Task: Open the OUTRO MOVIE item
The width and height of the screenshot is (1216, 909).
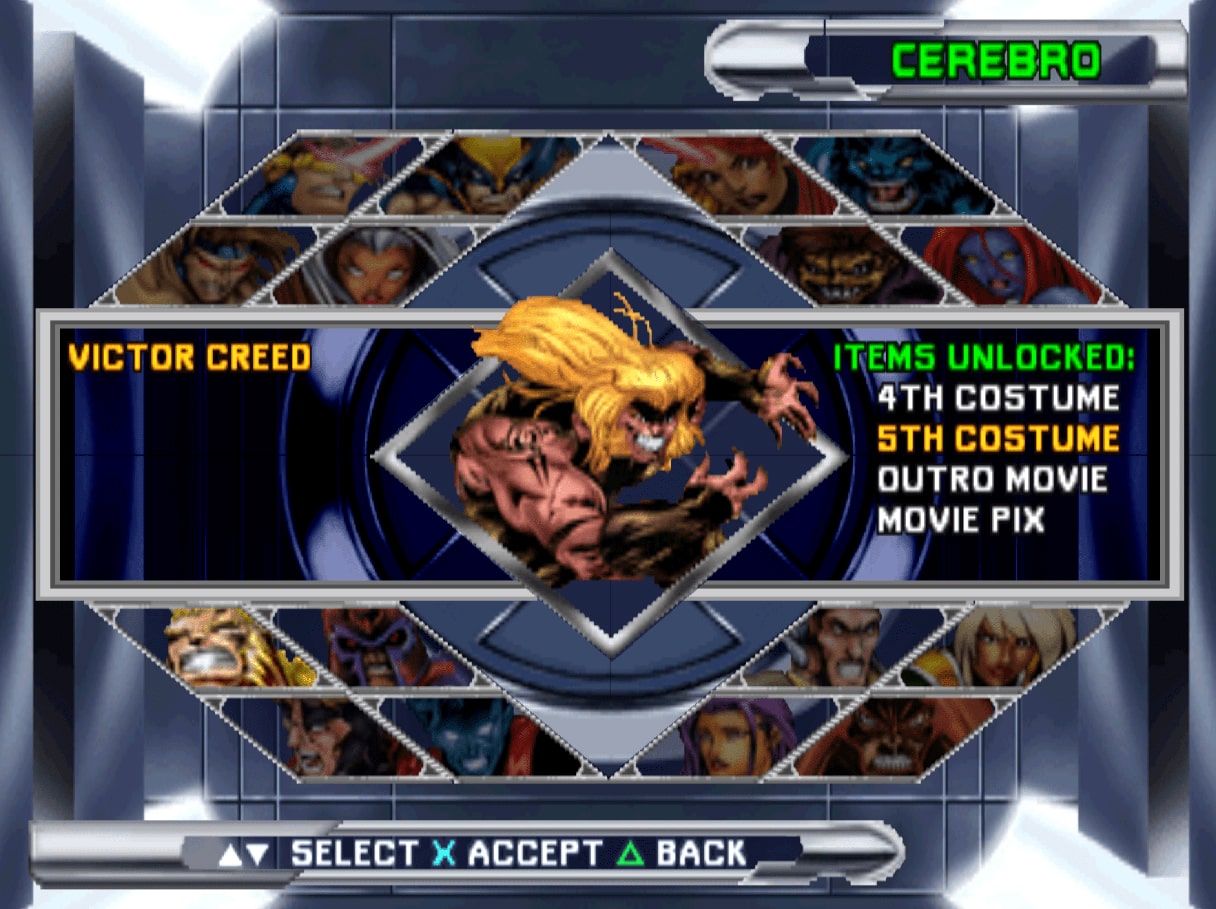Action: 992,479
